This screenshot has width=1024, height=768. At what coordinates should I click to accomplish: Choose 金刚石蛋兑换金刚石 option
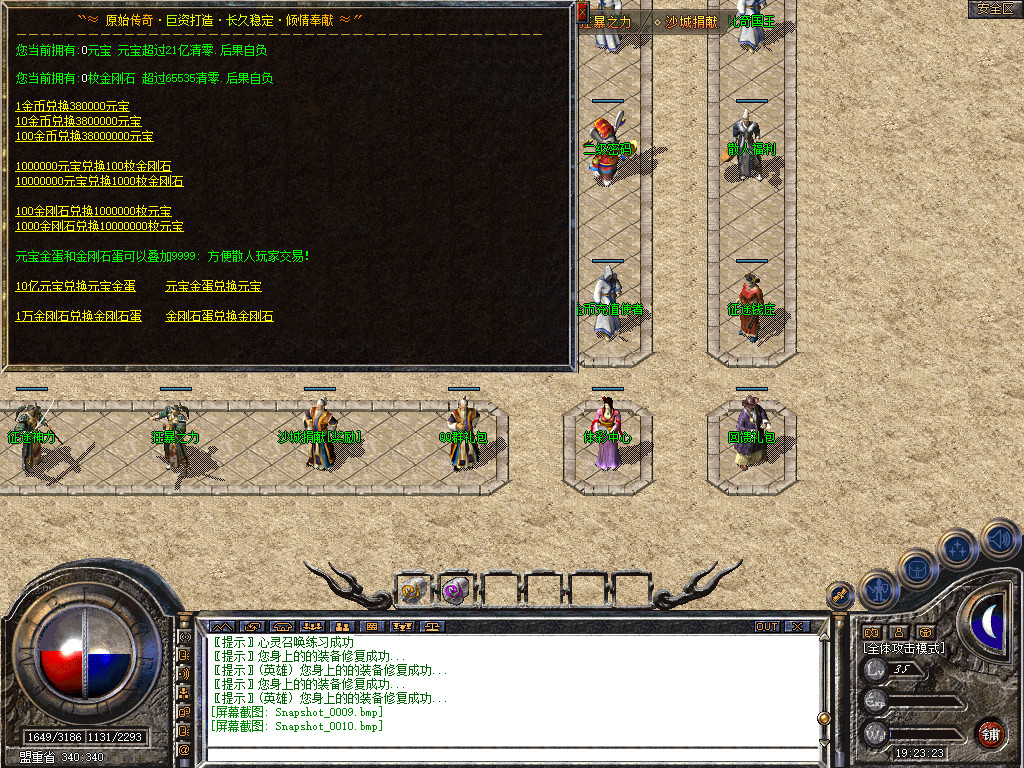(x=219, y=316)
